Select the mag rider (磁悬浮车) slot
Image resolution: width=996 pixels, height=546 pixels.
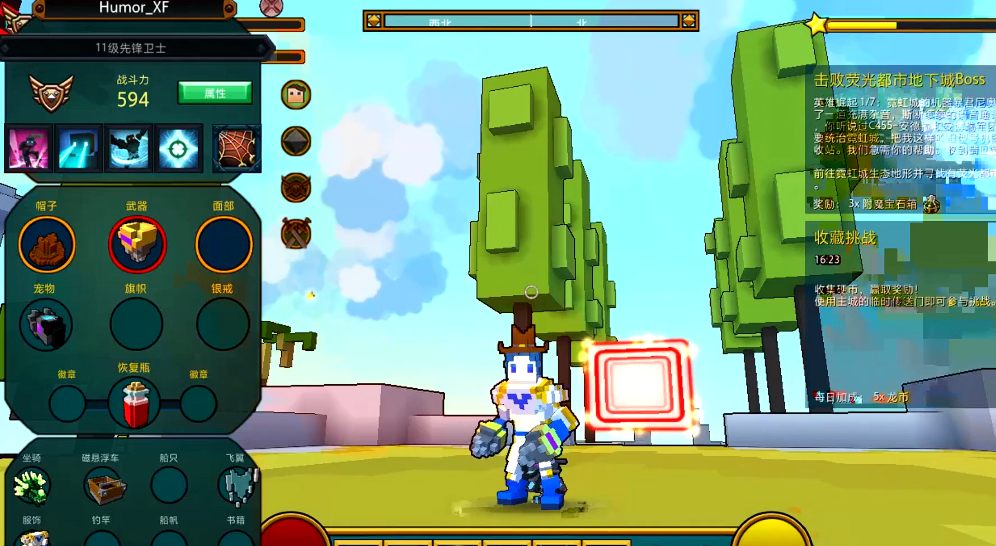click(102, 486)
